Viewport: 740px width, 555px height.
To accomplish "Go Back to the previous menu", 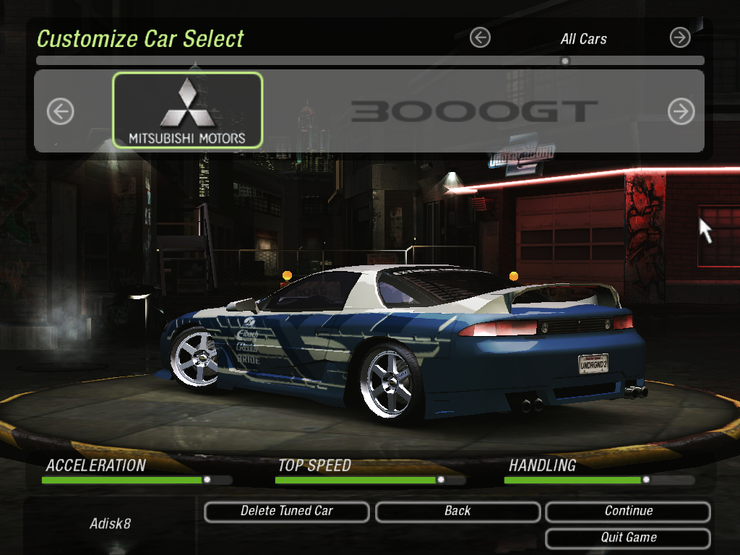I will (x=457, y=511).
